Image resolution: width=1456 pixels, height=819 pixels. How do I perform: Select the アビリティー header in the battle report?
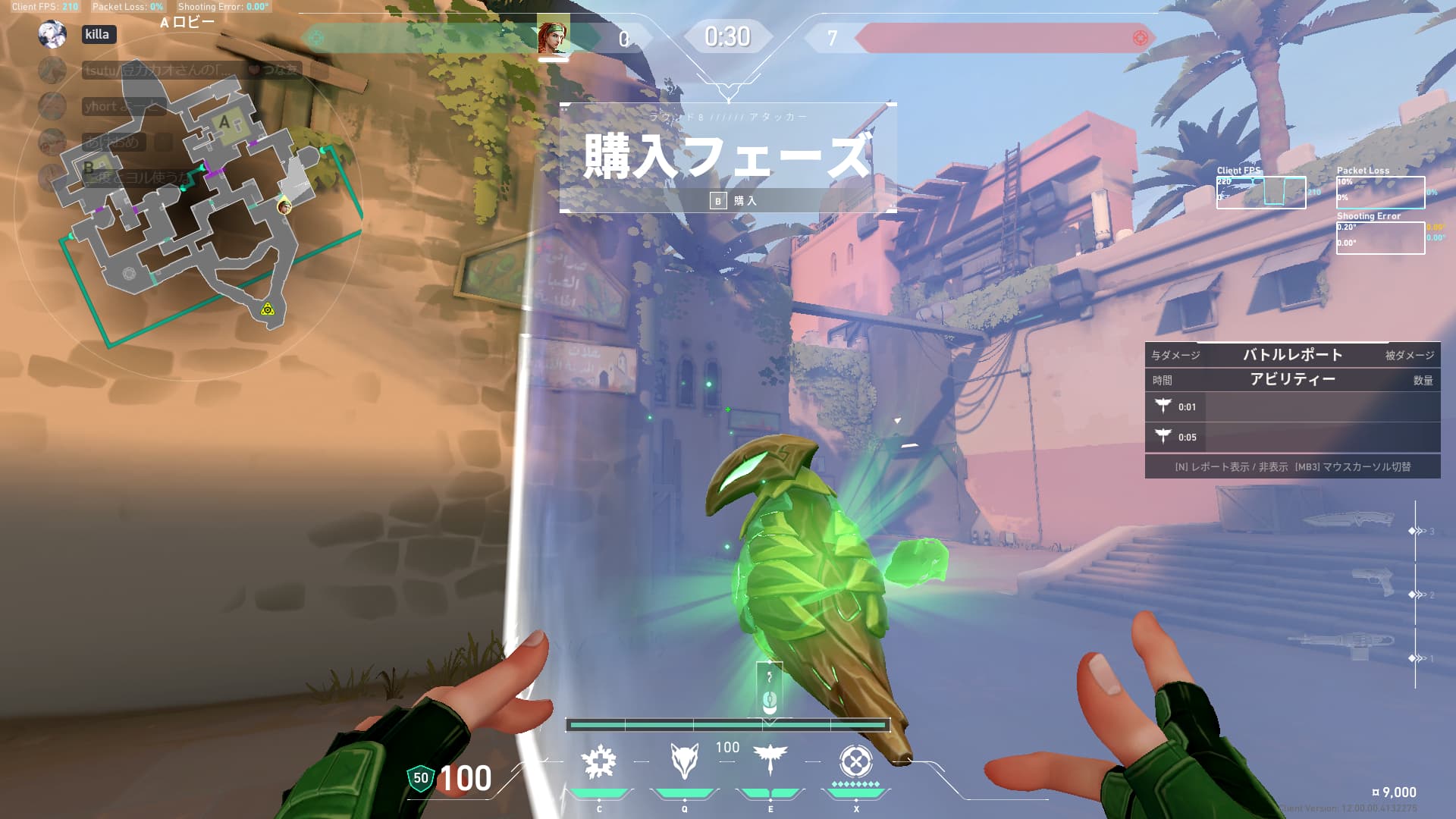tap(1292, 380)
